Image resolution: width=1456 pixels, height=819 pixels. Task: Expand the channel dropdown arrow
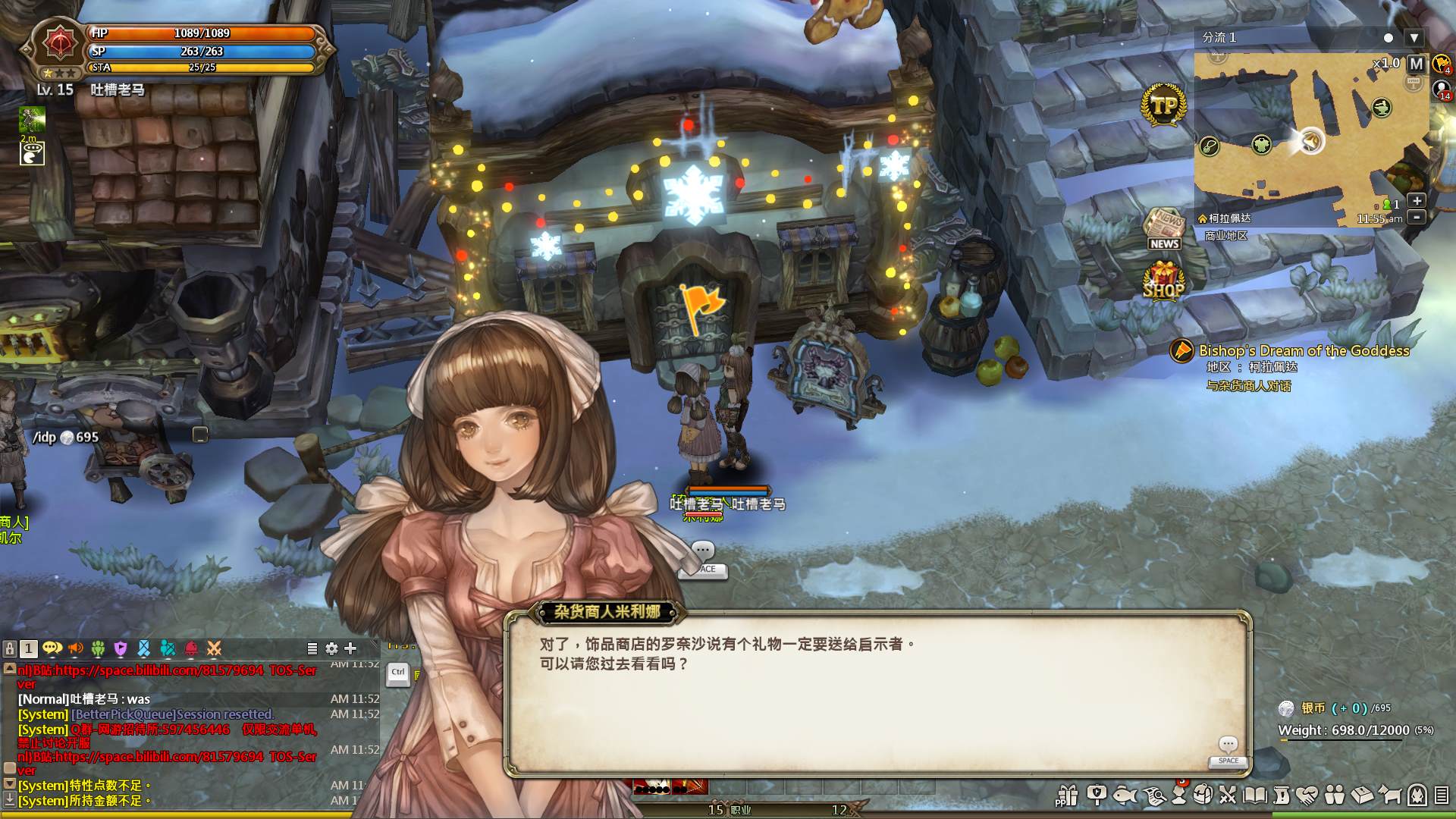click(1414, 37)
